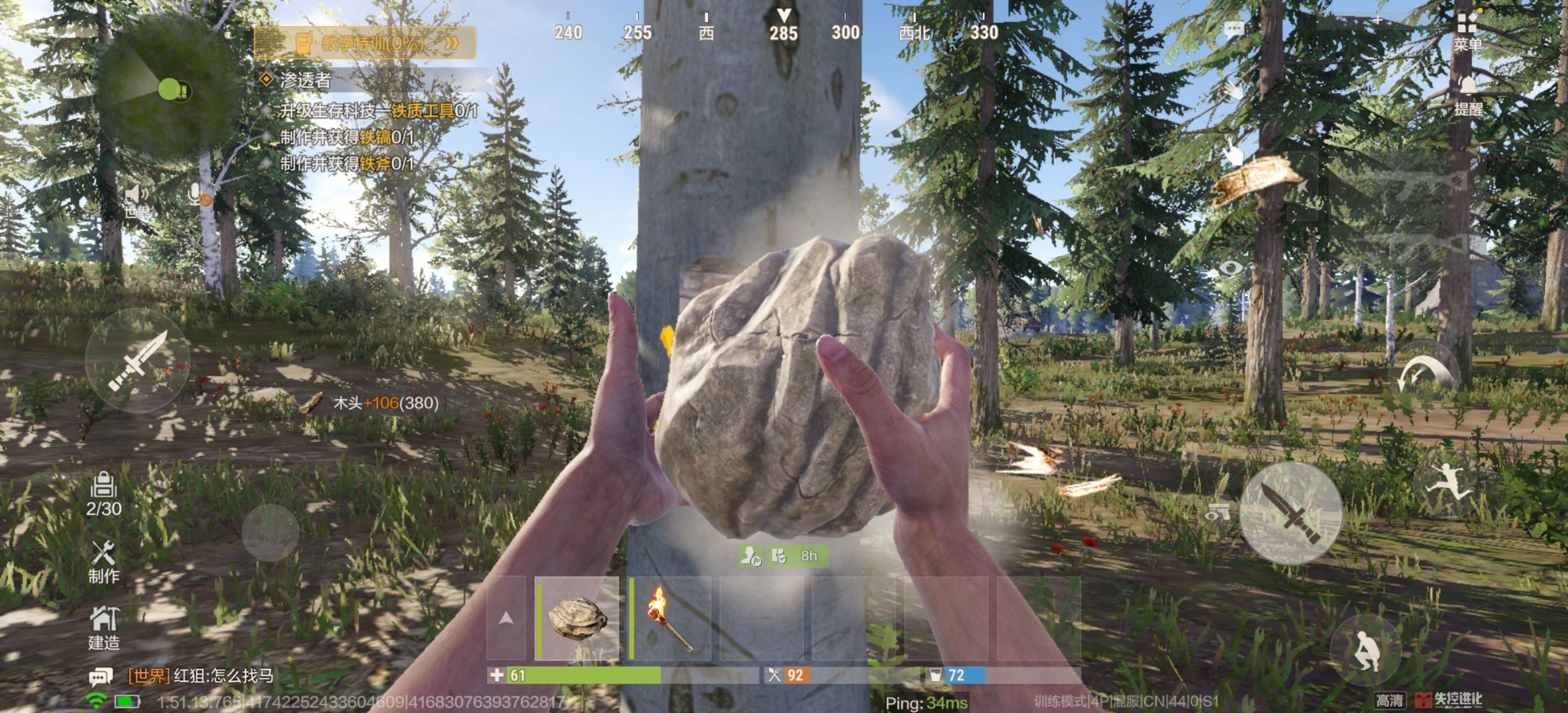The height and width of the screenshot is (713, 1568).
Task: Tap the crouch button
Action: [x=1365, y=651]
